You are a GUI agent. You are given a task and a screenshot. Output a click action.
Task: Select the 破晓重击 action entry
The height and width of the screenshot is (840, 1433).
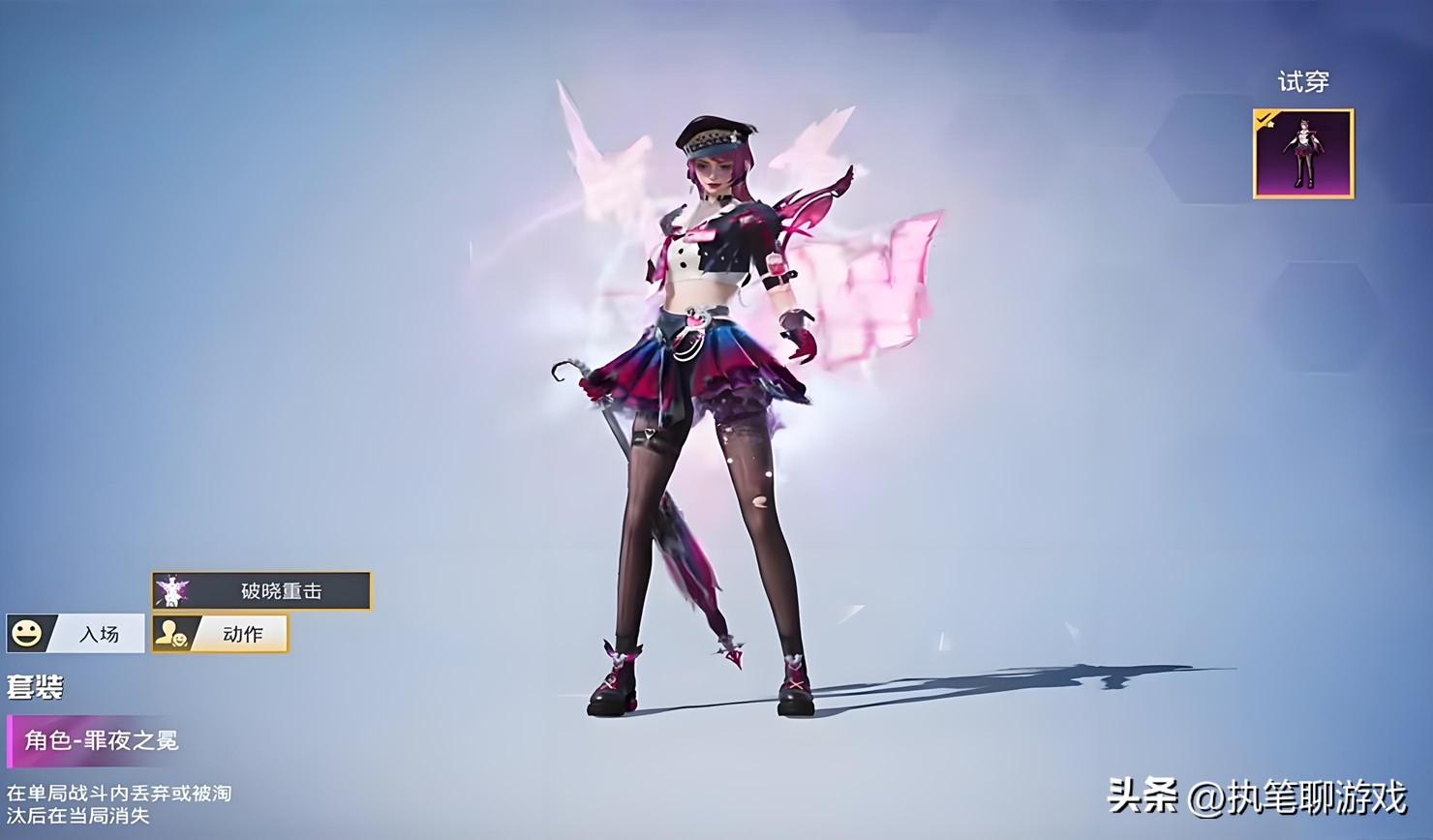tap(261, 590)
